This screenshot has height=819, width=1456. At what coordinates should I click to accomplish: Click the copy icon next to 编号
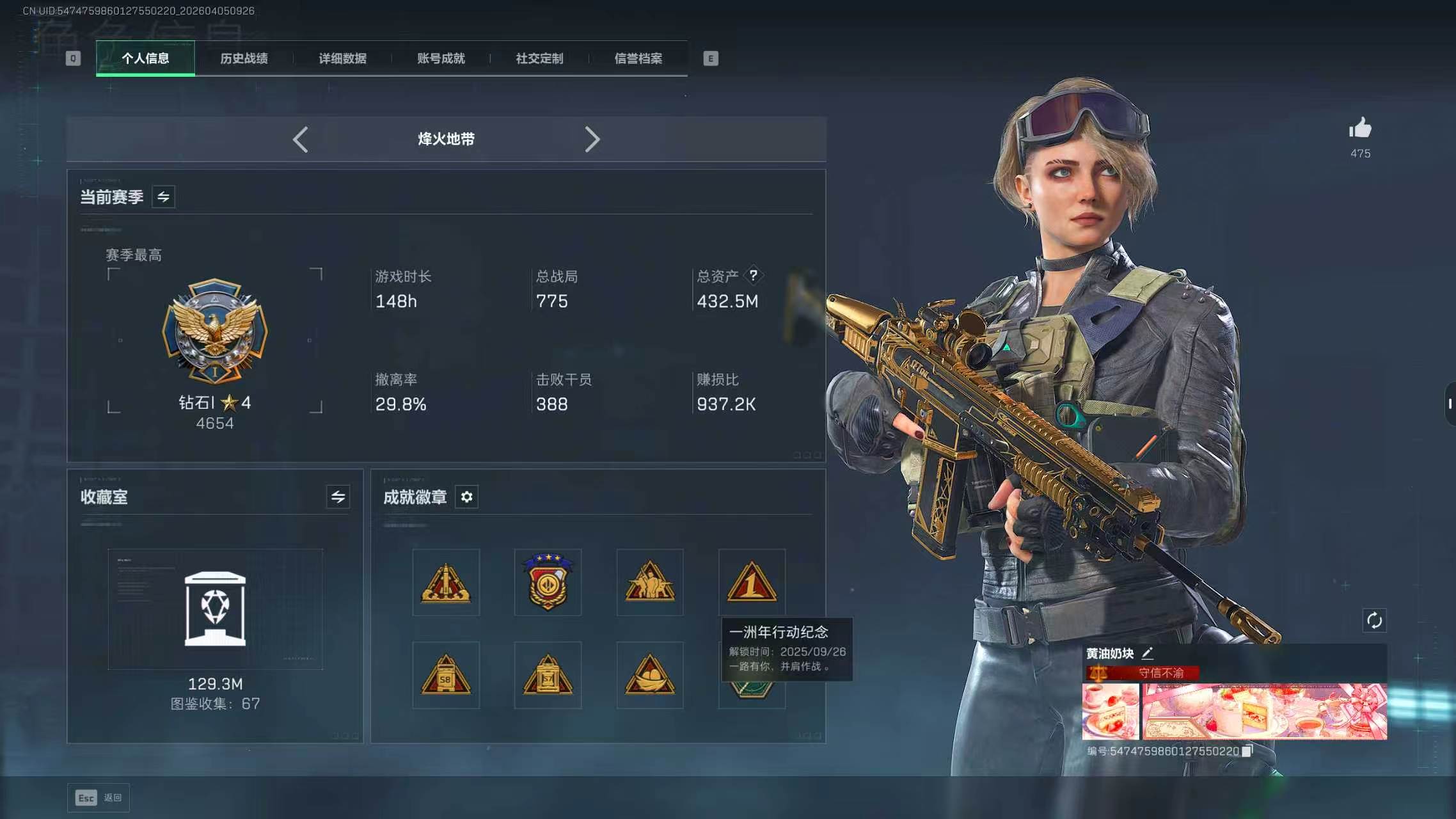(1247, 752)
